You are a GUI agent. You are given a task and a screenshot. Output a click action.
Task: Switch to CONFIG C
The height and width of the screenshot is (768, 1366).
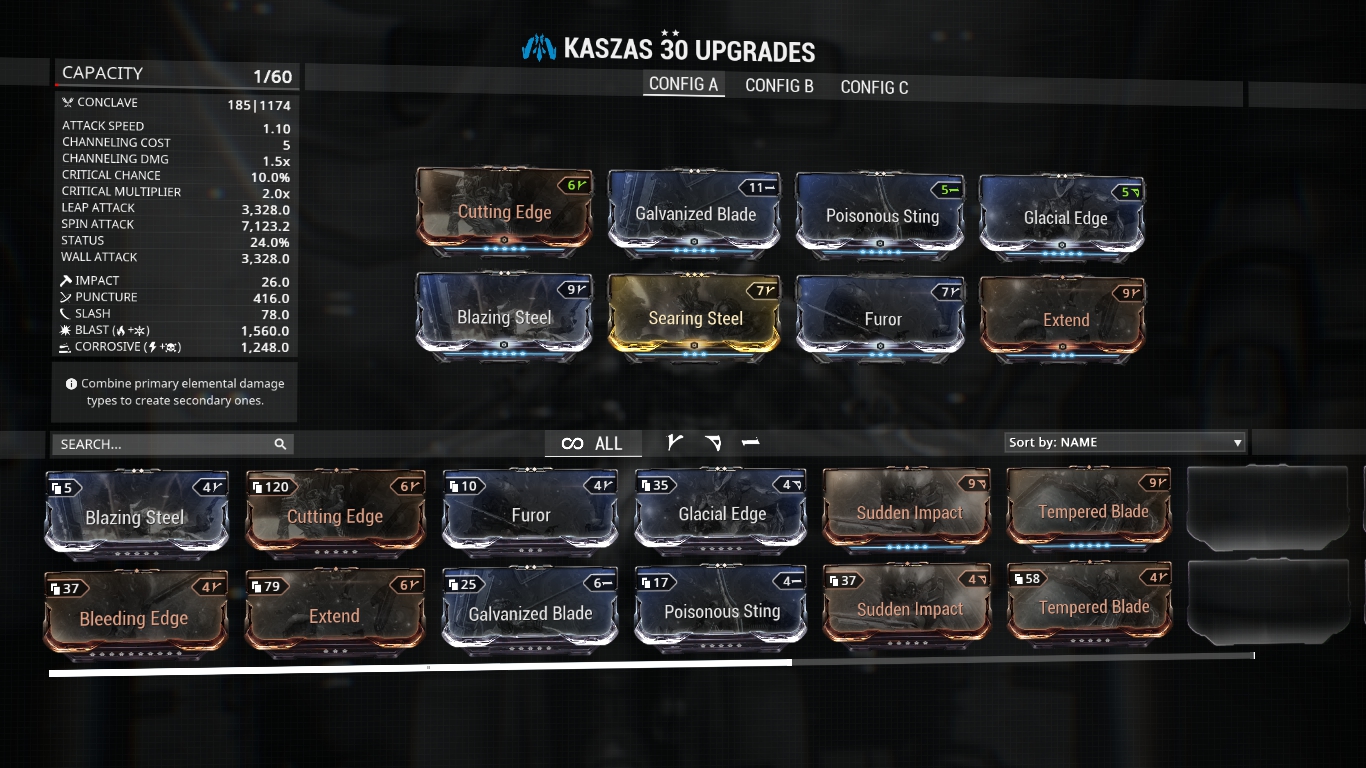(x=874, y=87)
